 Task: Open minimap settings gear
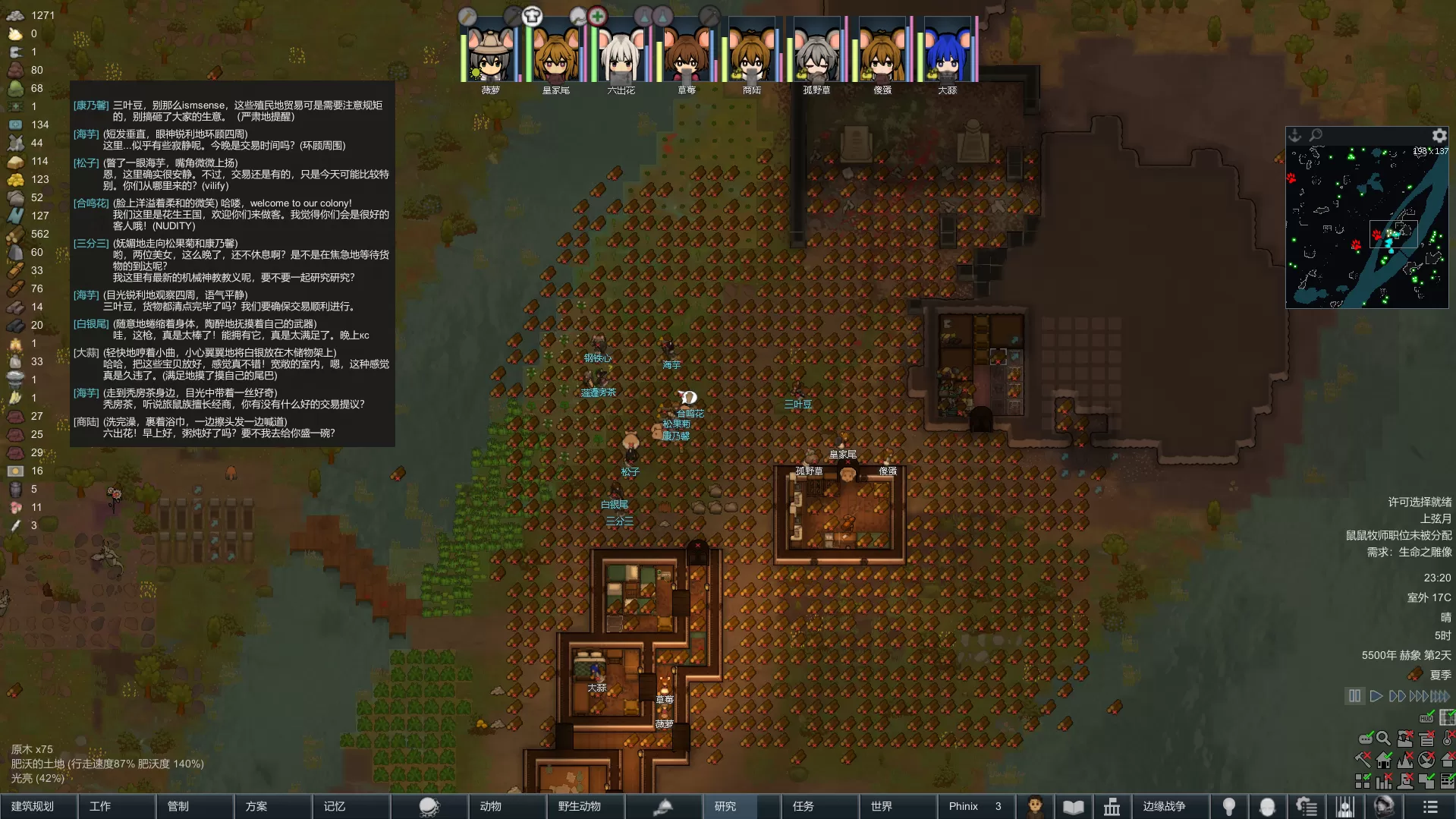(x=1439, y=136)
